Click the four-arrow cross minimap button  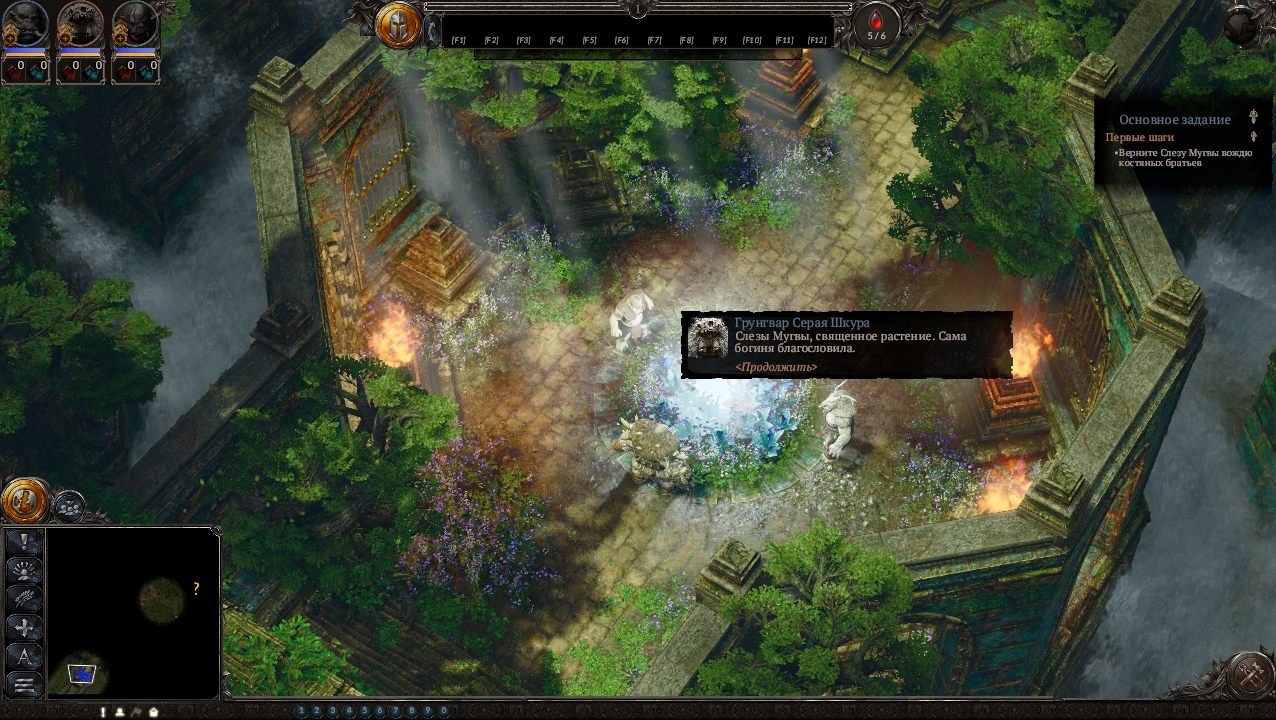pos(24,628)
